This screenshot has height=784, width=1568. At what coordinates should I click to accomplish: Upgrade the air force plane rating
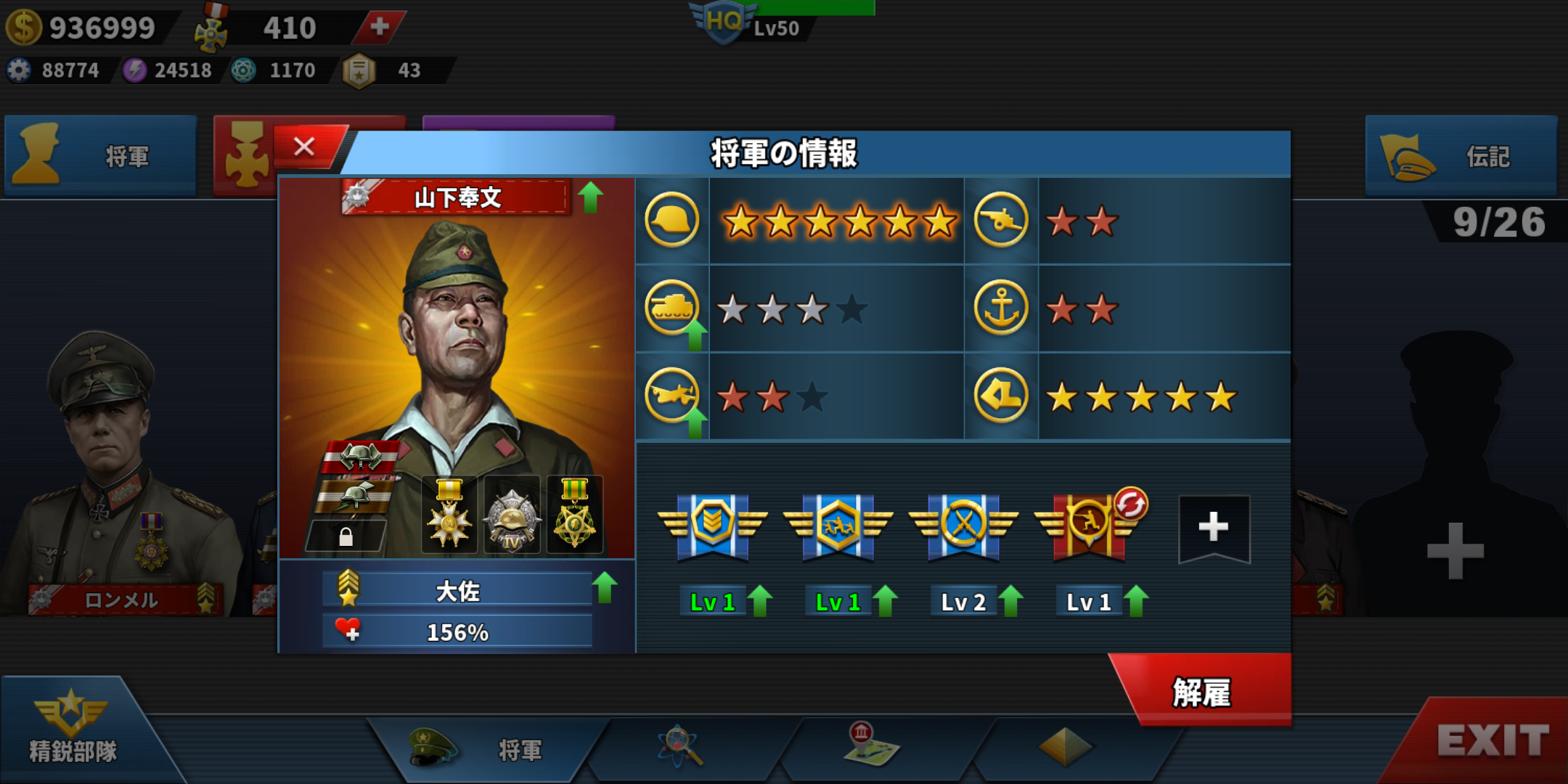pyautogui.click(x=695, y=422)
